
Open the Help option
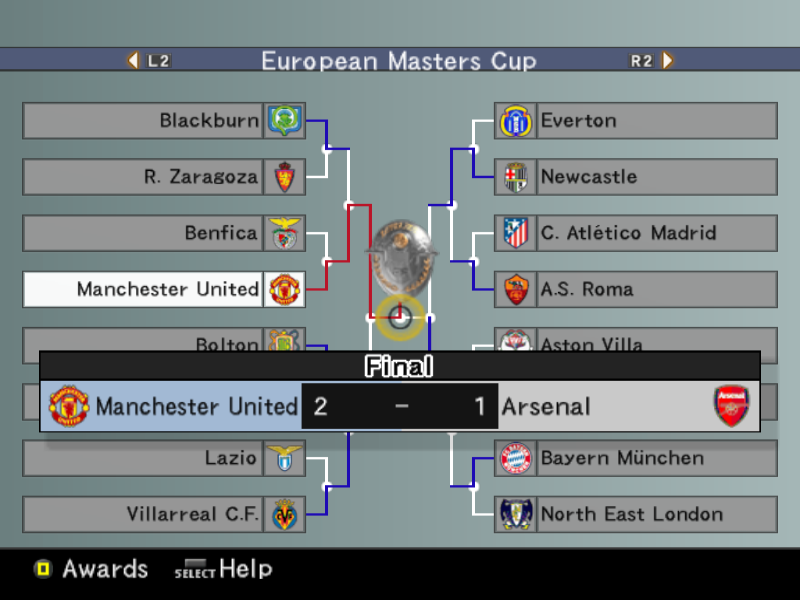coord(224,569)
